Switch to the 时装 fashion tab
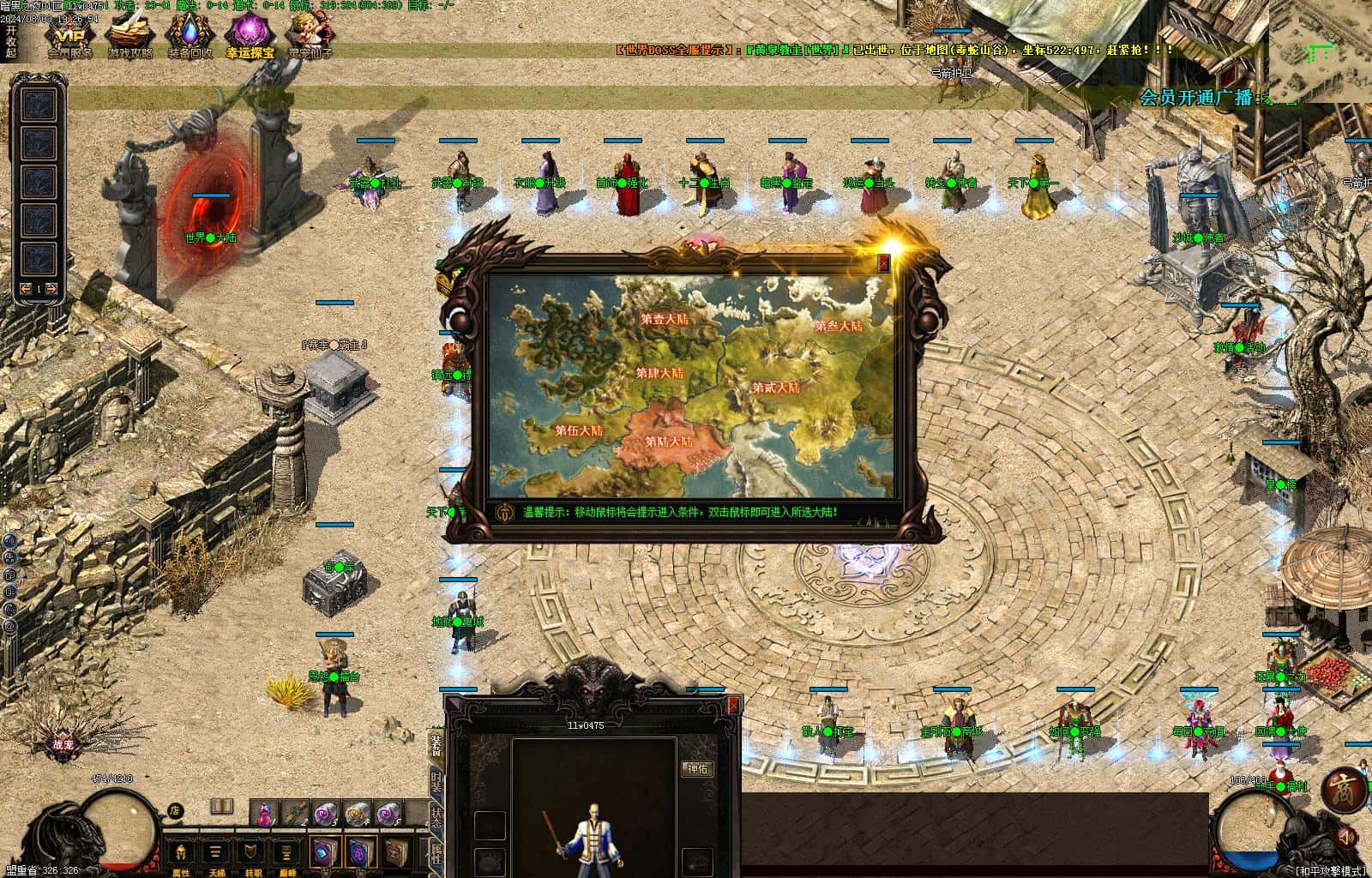The image size is (1372, 878). pos(436,781)
